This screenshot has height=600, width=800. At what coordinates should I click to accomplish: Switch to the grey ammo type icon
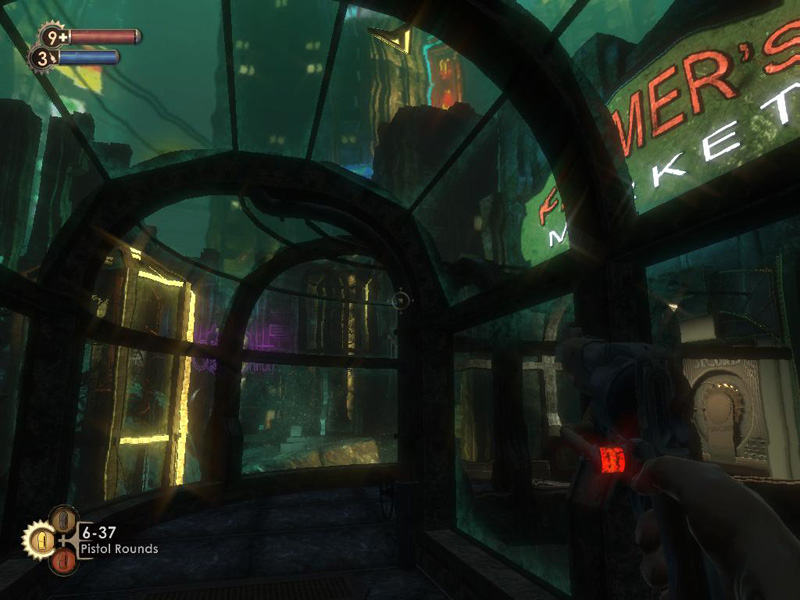click(63, 519)
